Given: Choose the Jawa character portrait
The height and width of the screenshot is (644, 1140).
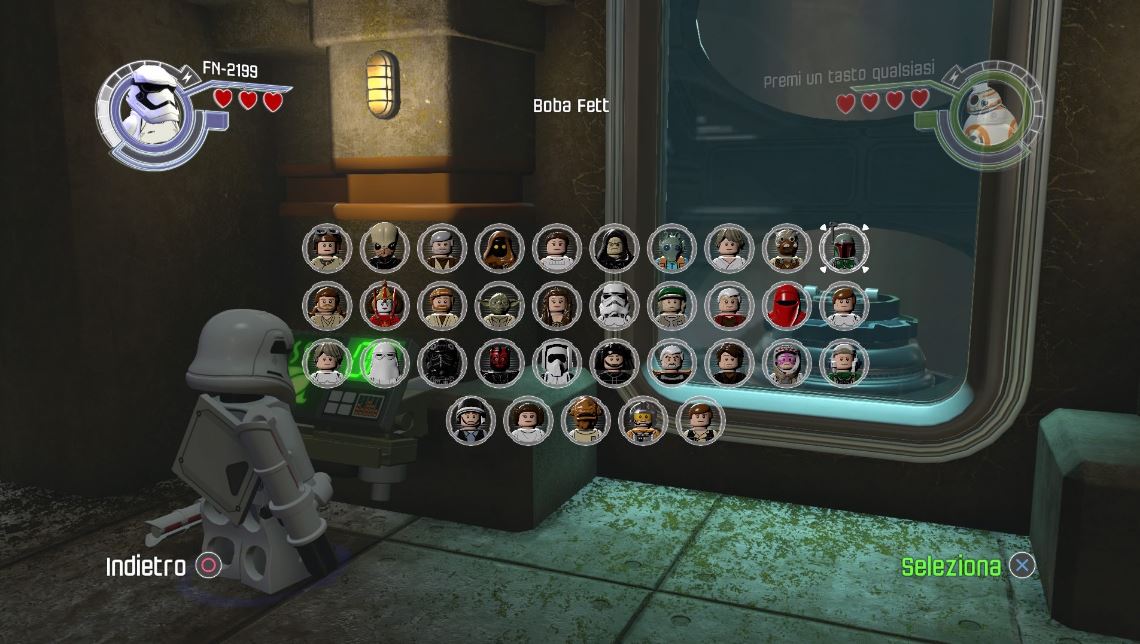Looking at the screenshot, I should pyautogui.click(x=500, y=248).
